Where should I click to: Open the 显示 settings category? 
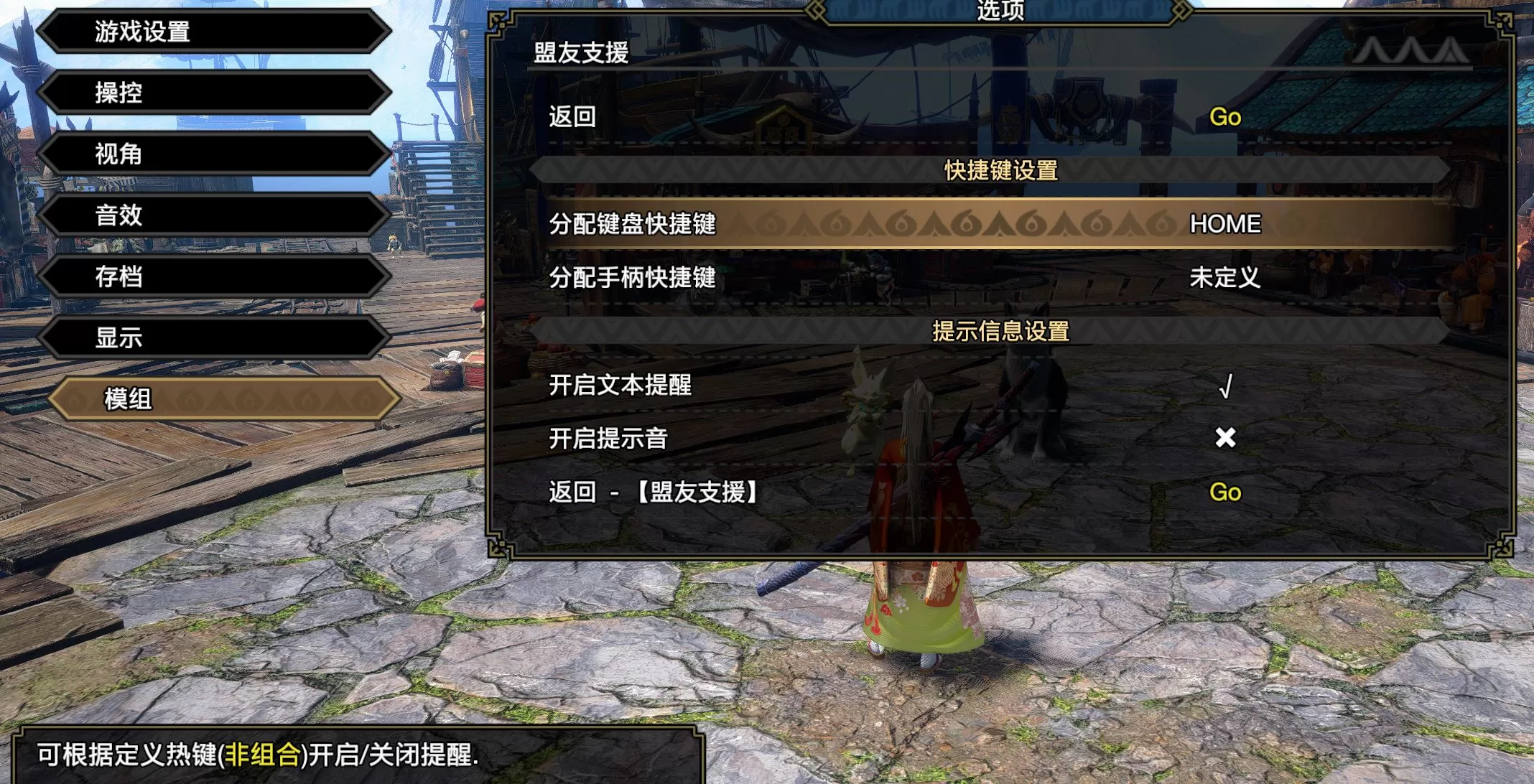213,337
